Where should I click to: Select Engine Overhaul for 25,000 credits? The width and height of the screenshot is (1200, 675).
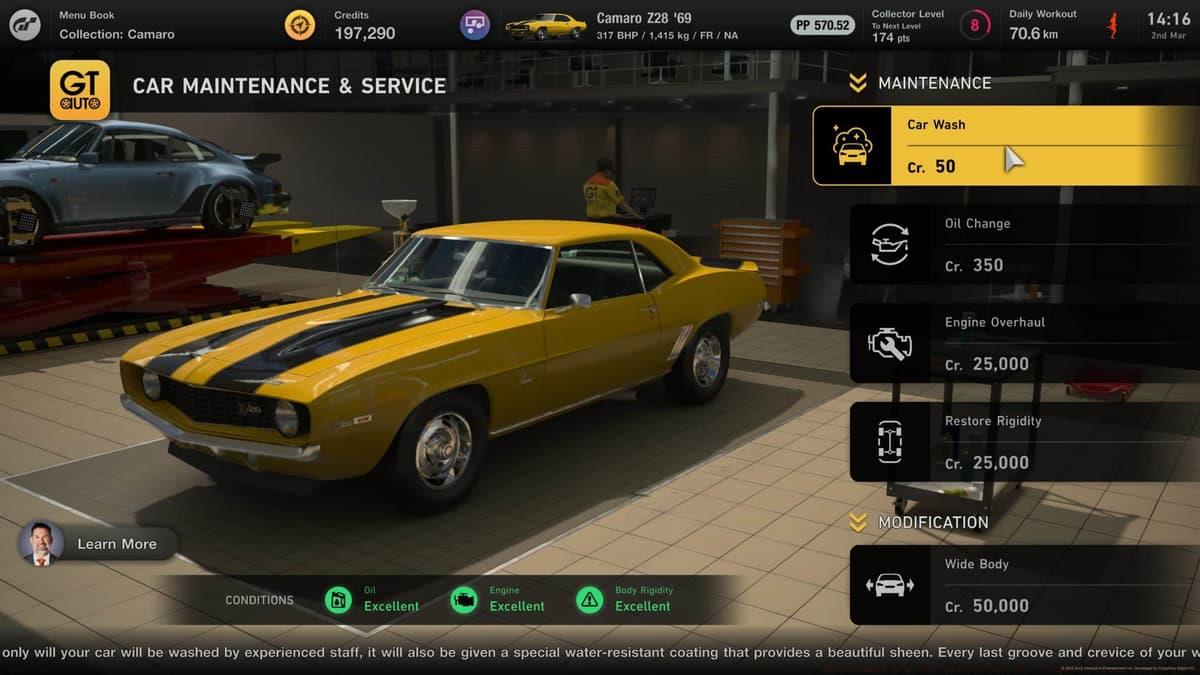point(1024,344)
